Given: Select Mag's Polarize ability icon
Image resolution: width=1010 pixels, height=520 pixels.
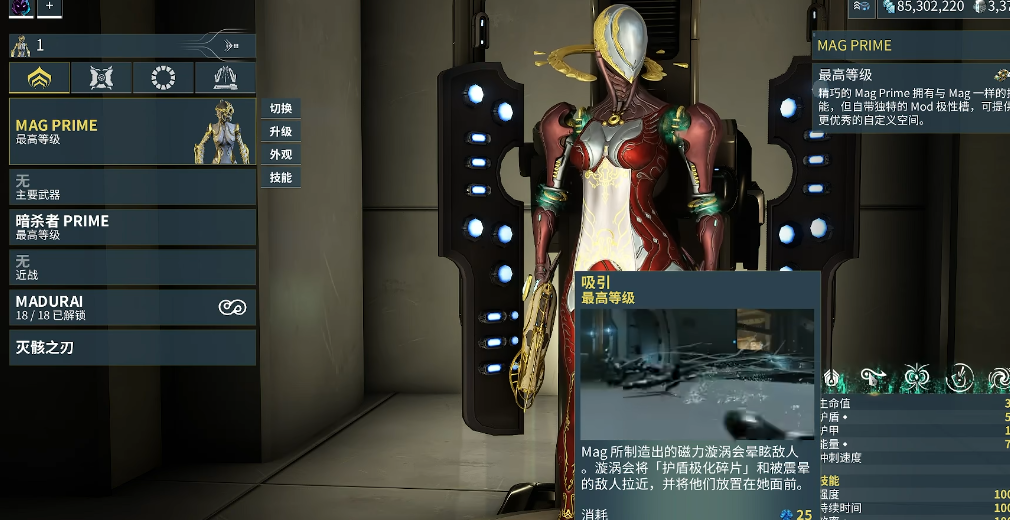Looking at the screenshot, I should (x=960, y=378).
